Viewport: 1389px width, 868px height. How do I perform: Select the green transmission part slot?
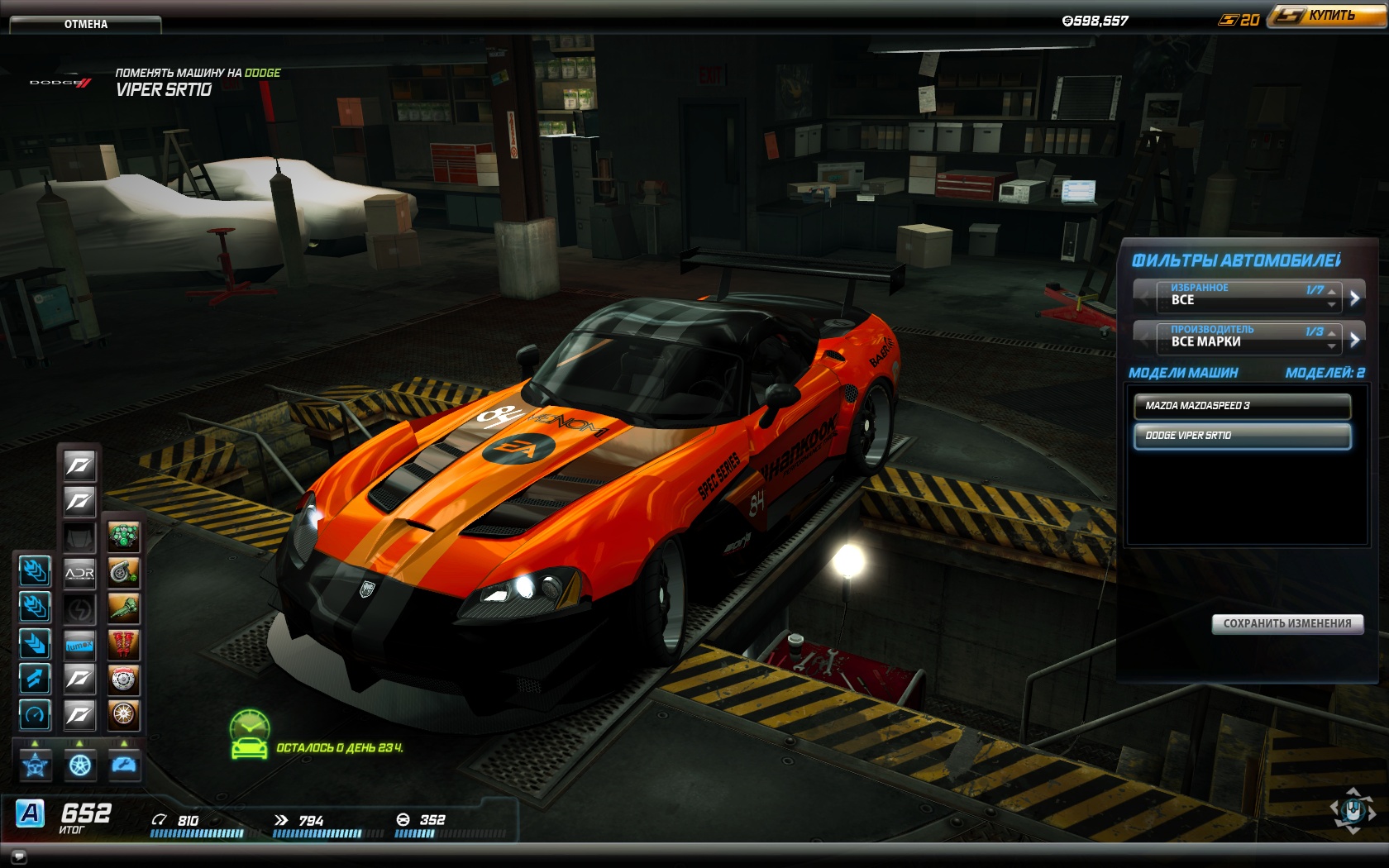pos(124,608)
